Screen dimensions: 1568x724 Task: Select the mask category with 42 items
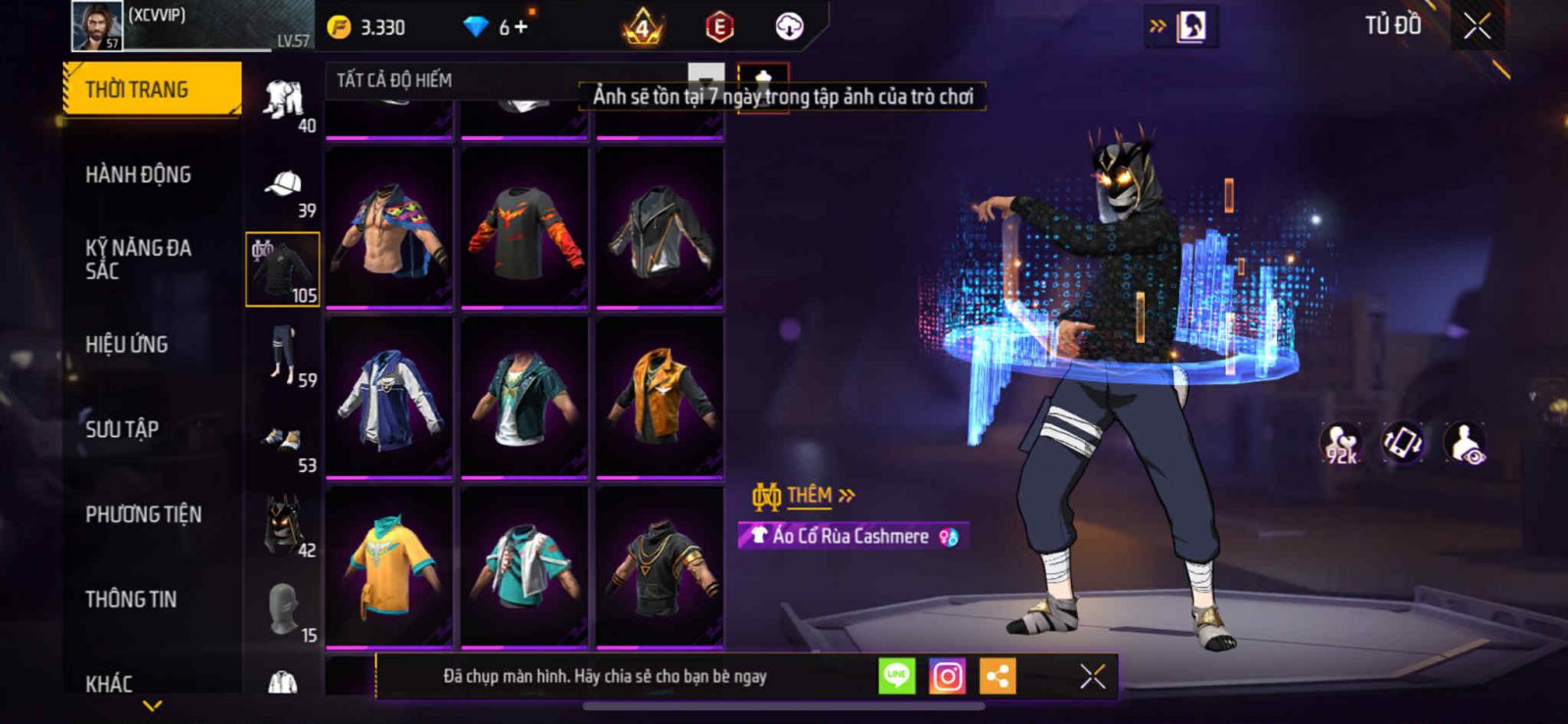coord(283,524)
